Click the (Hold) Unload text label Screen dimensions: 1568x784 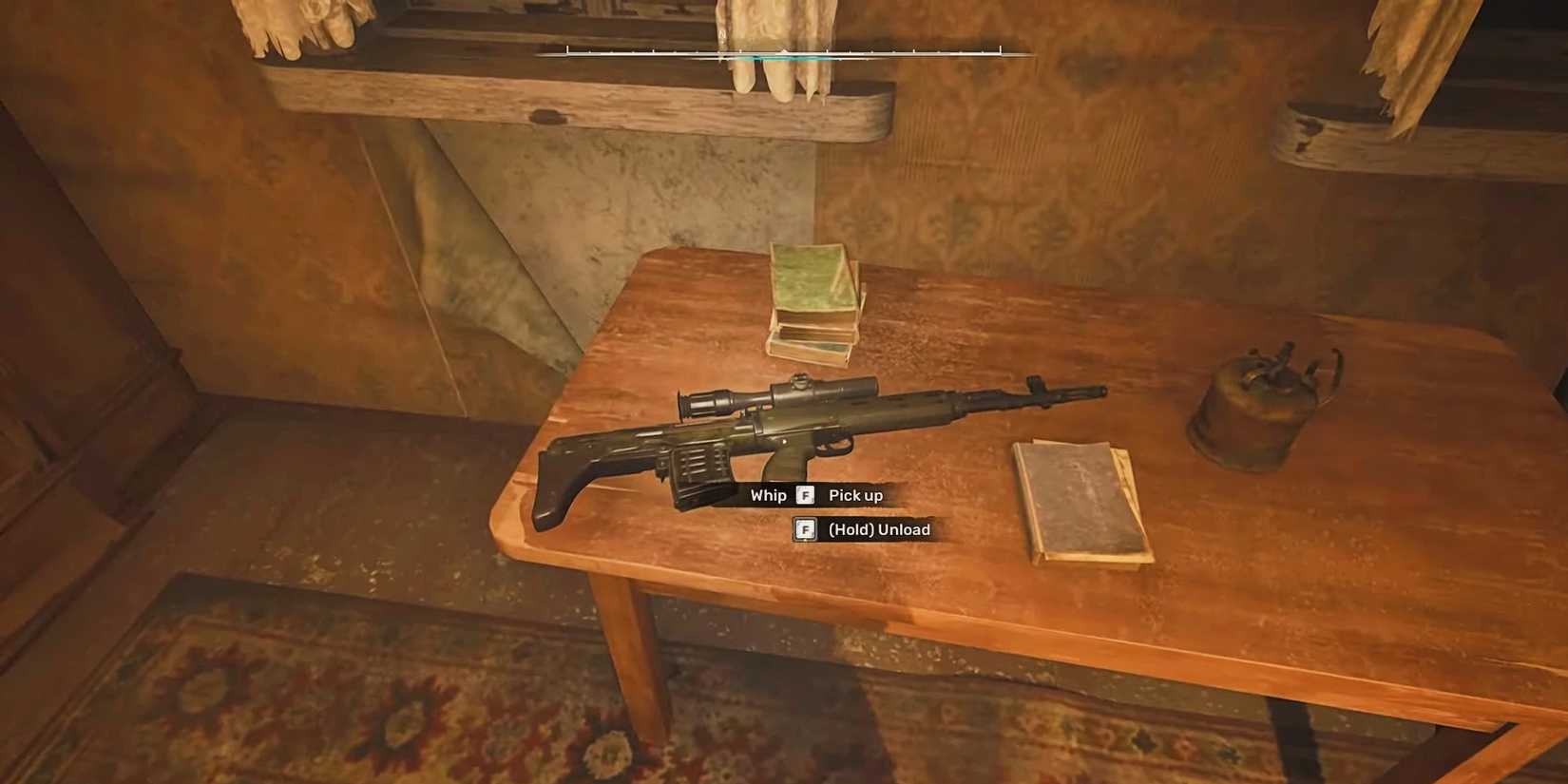pyautogui.click(x=878, y=529)
